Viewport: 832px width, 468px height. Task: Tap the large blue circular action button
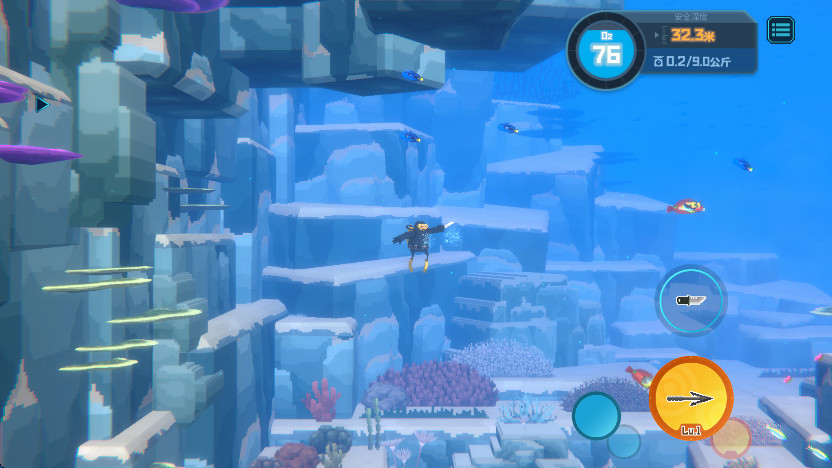tap(597, 415)
